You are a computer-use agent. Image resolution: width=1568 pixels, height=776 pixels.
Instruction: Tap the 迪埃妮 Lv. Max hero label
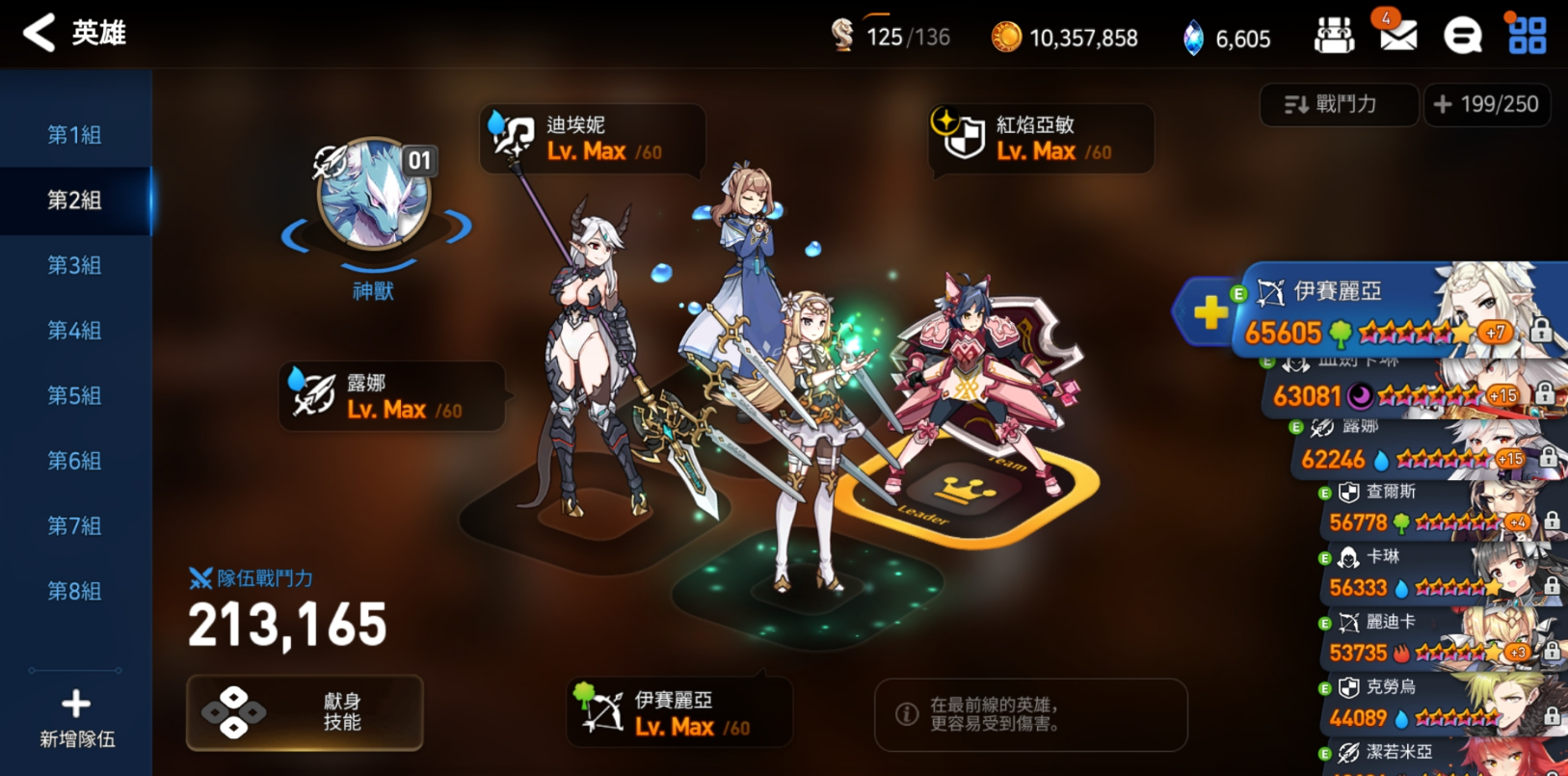pos(592,139)
